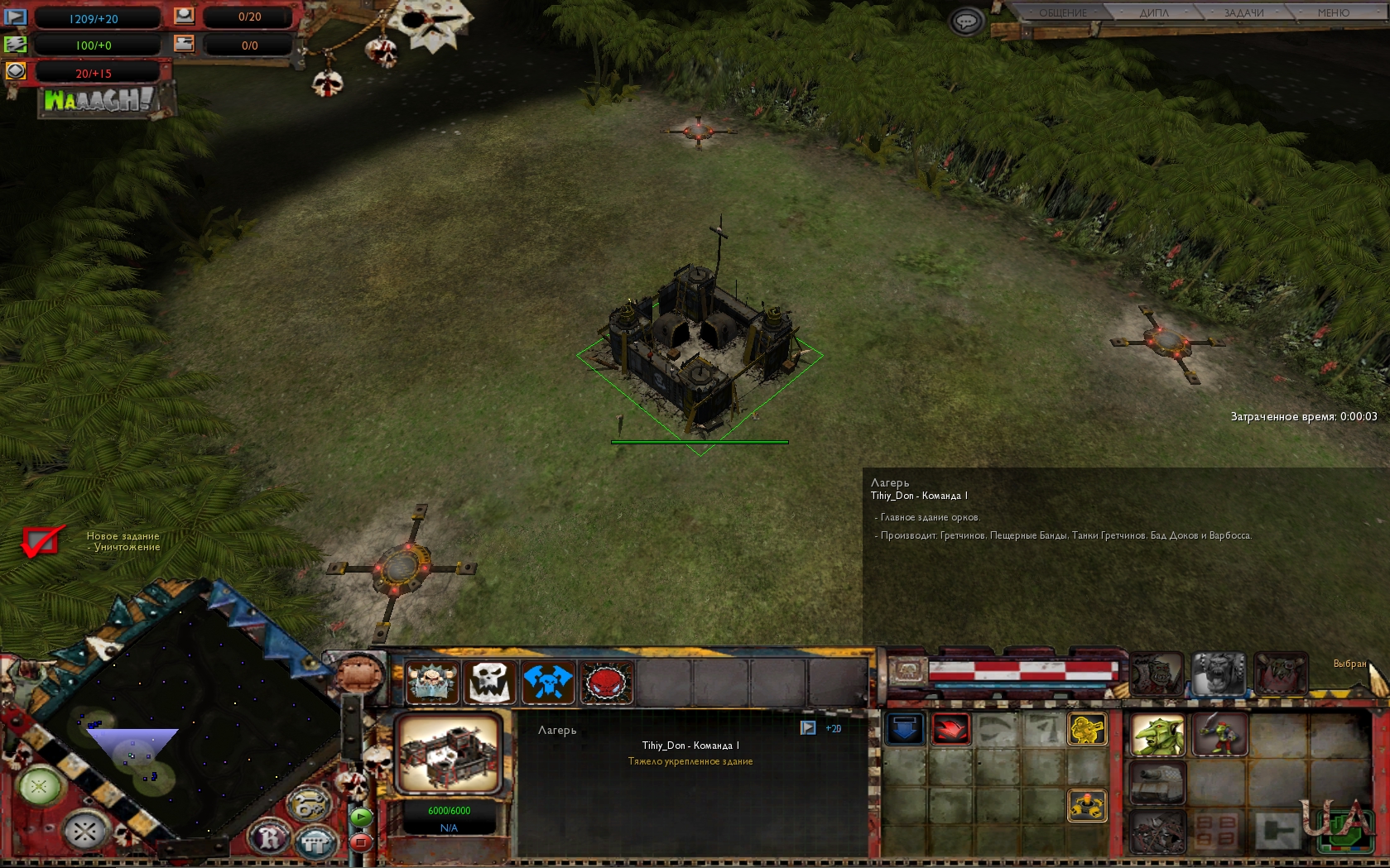Activate the red arrow command icon
Screen dimensions: 1390x868
[x=950, y=729]
